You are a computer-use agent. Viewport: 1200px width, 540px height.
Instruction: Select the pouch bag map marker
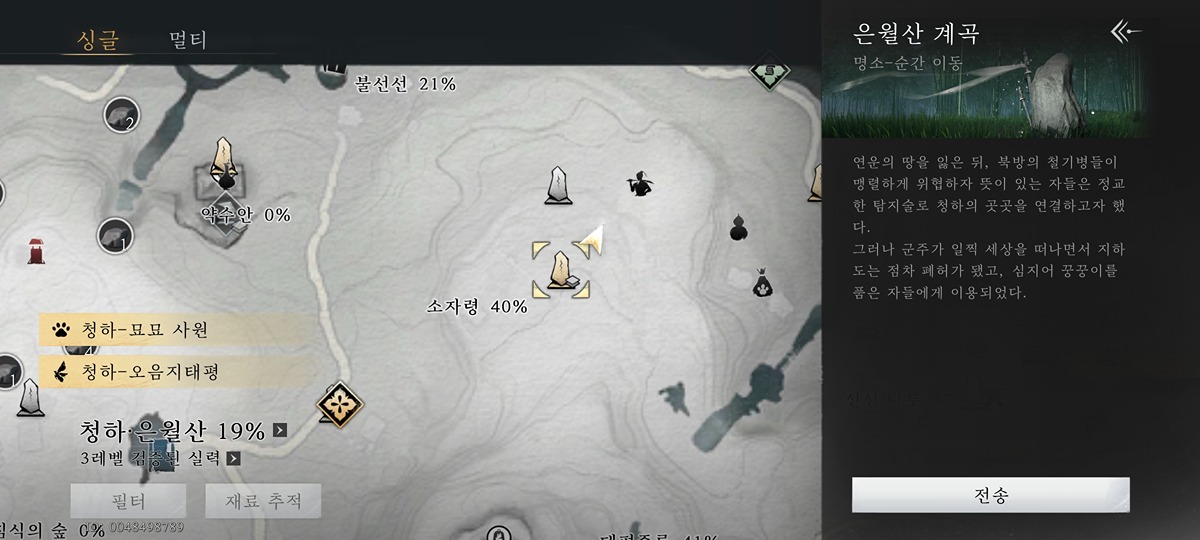[x=763, y=283]
